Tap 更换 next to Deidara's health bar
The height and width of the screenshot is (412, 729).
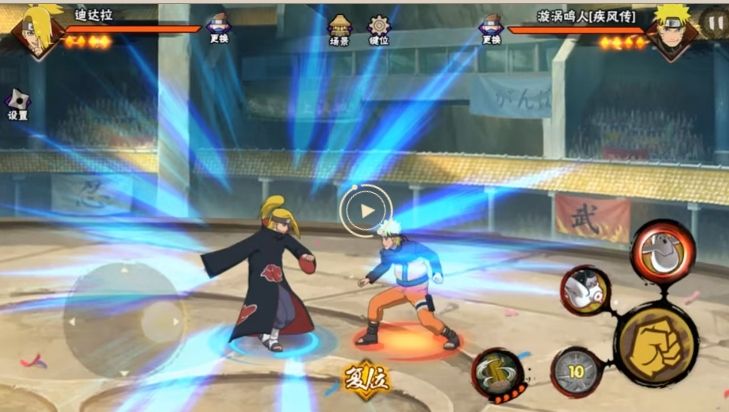coord(219,27)
